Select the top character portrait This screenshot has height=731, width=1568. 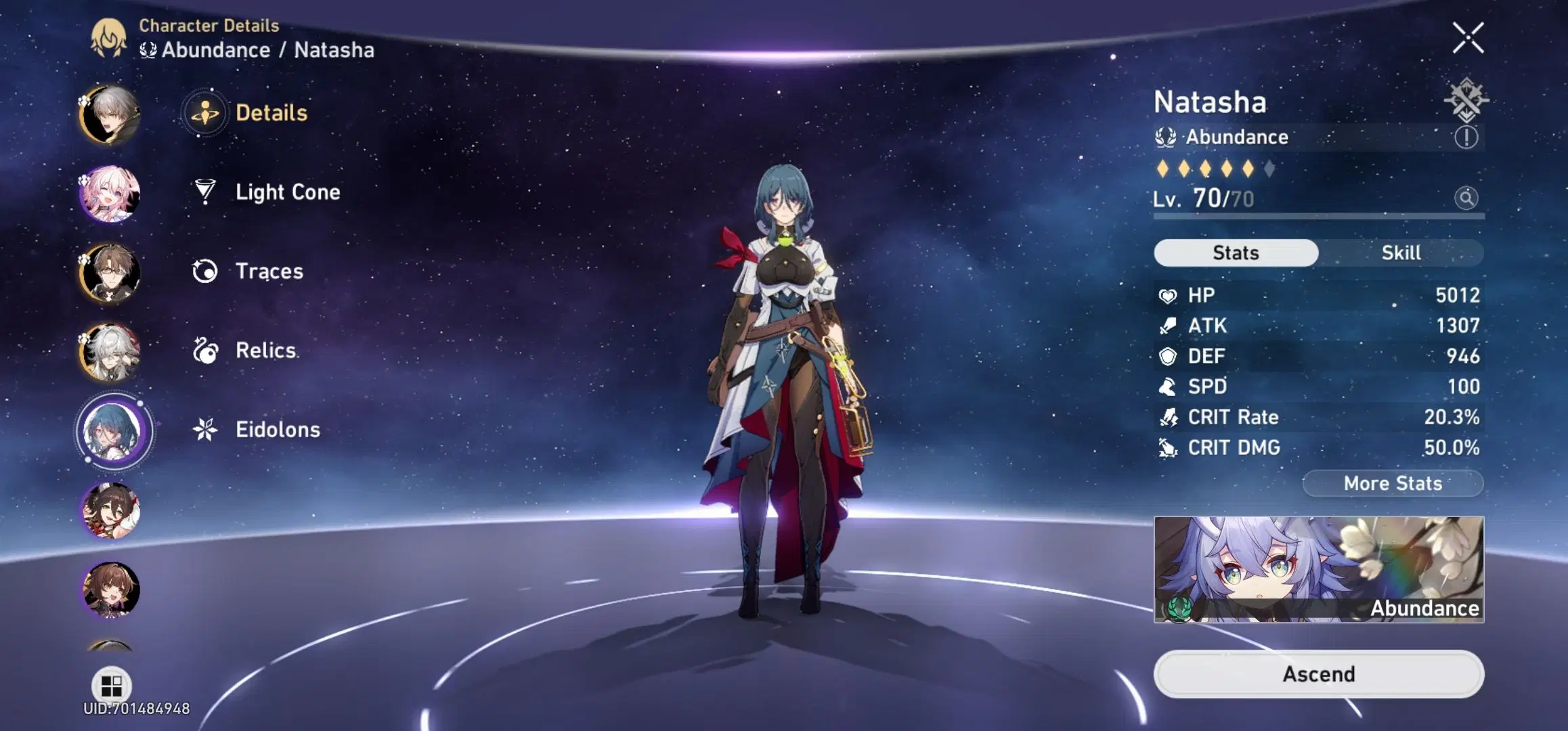(x=108, y=113)
